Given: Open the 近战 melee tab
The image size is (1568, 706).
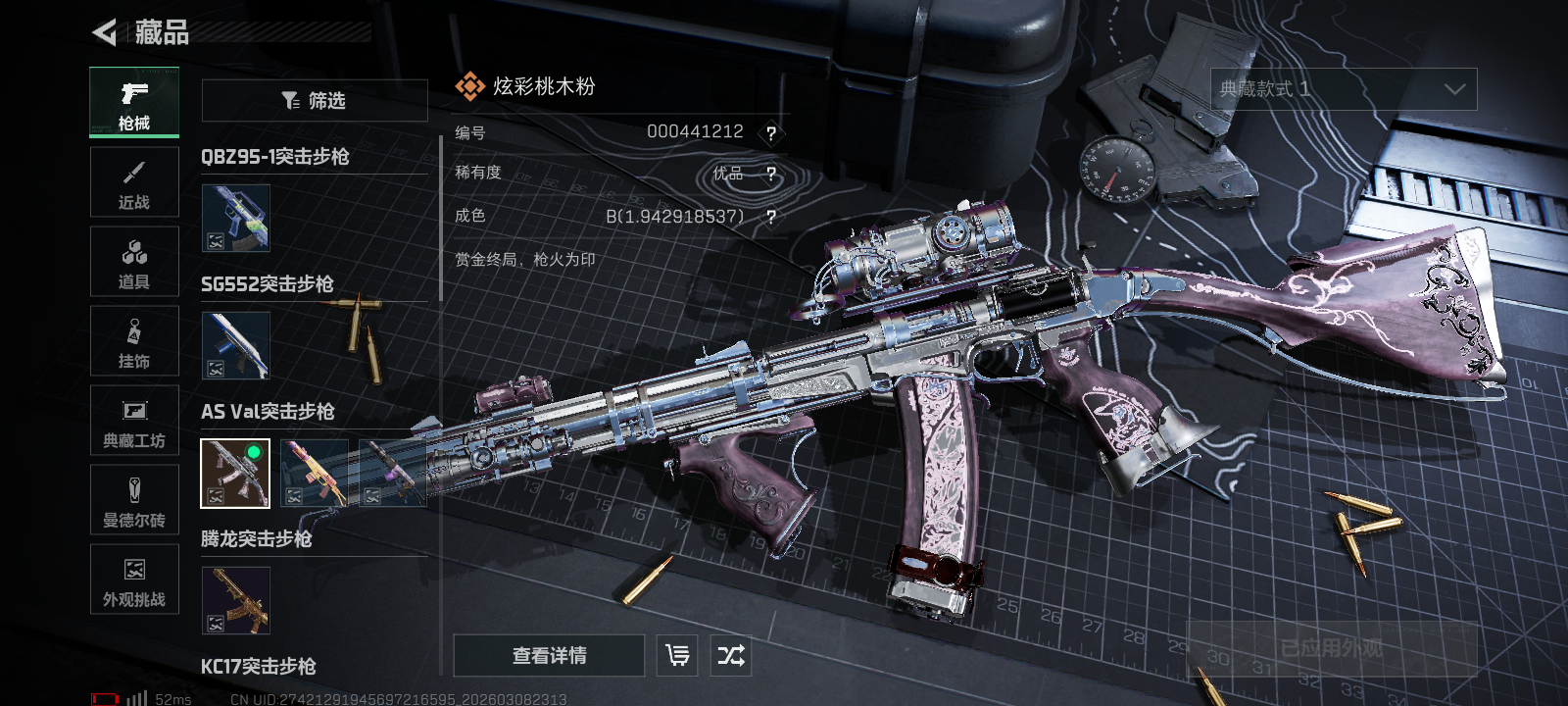Looking at the screenshot, I should 134,182.
